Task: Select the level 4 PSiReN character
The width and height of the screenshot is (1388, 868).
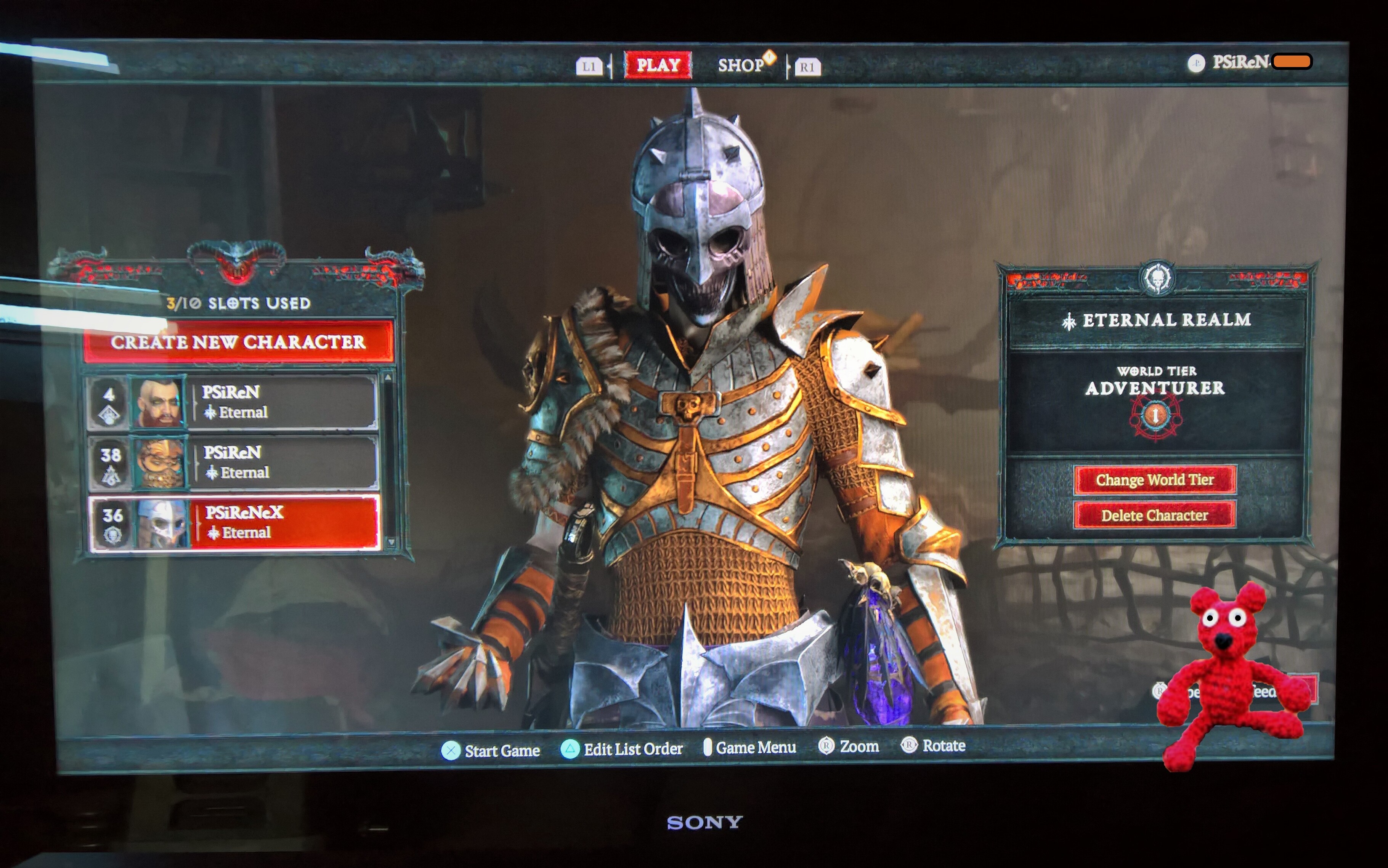Action: (232, 402)
